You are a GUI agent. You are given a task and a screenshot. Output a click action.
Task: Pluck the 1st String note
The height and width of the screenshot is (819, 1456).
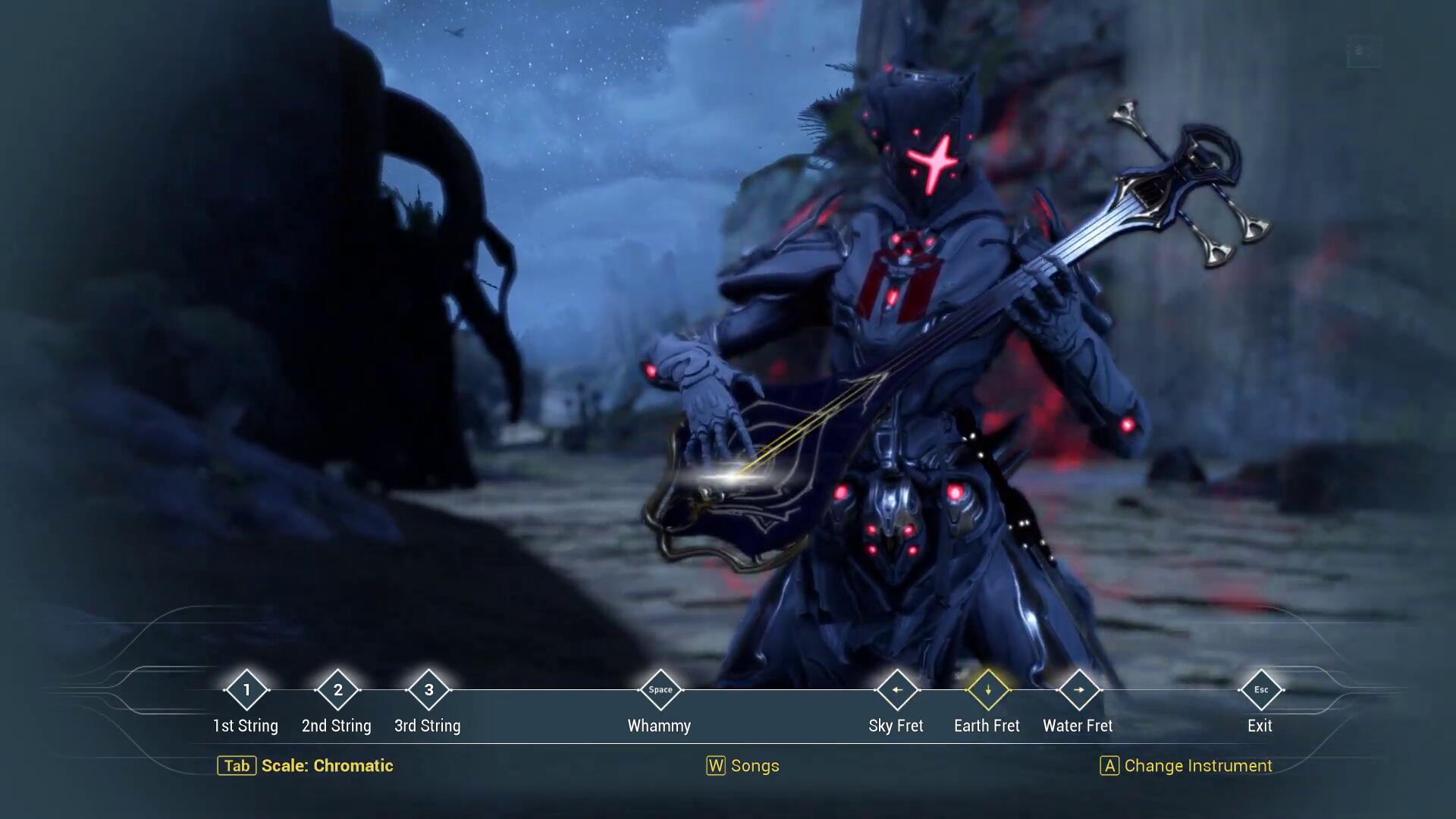246,690
